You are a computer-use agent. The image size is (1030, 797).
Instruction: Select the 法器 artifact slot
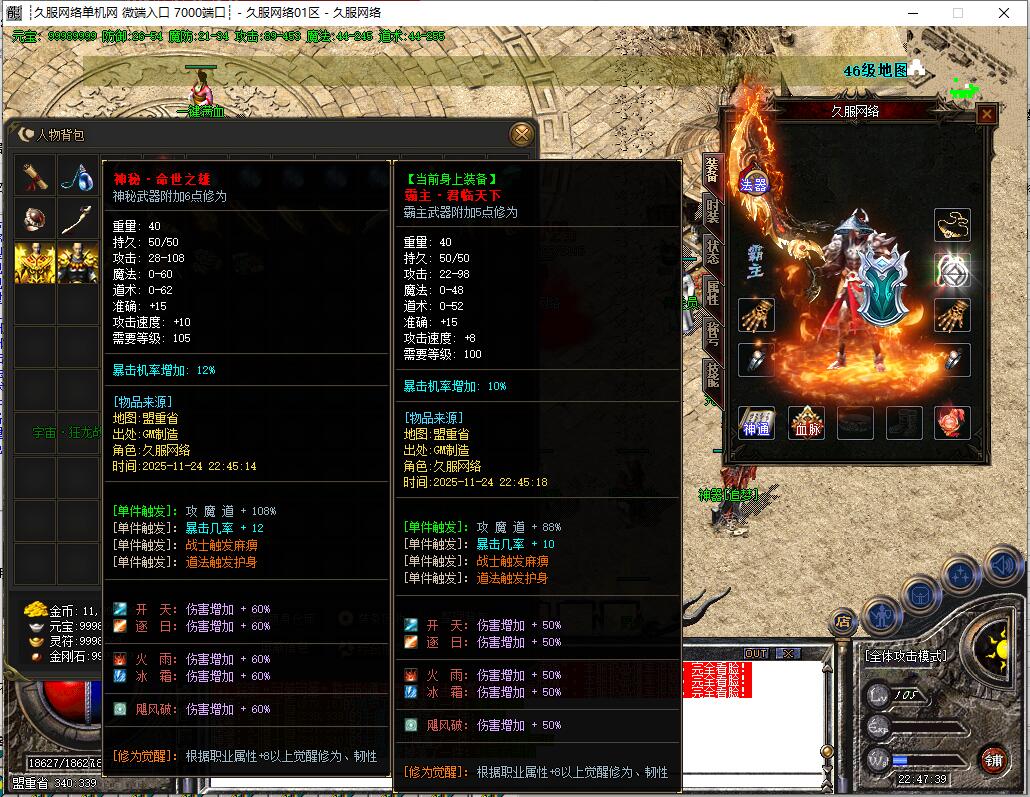[753, 183]
